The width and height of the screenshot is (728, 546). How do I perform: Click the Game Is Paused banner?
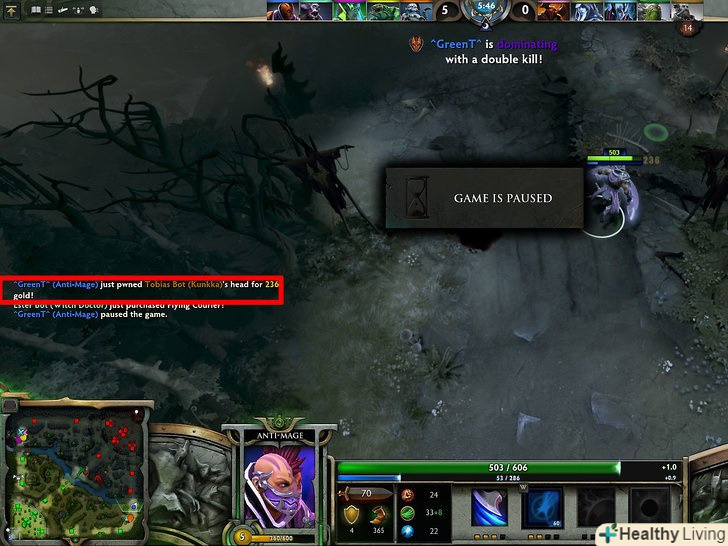[x=484, y=198]
